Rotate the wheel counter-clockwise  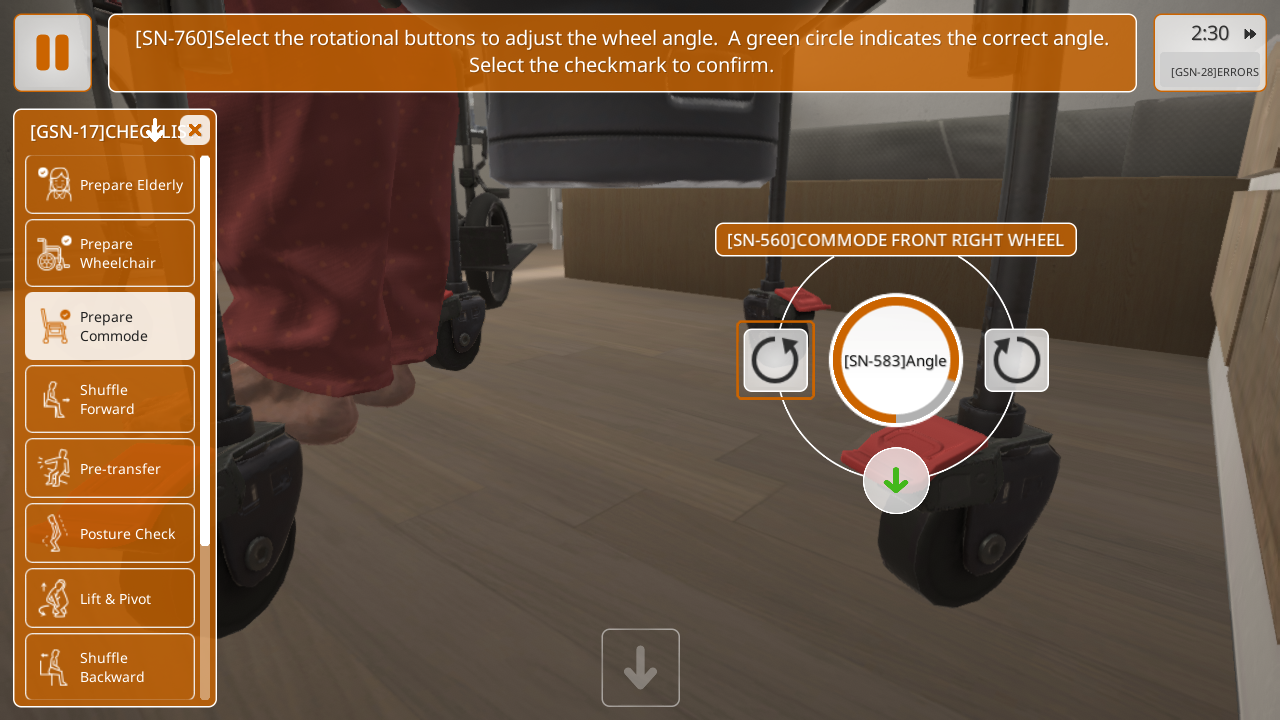(1017, 360)
